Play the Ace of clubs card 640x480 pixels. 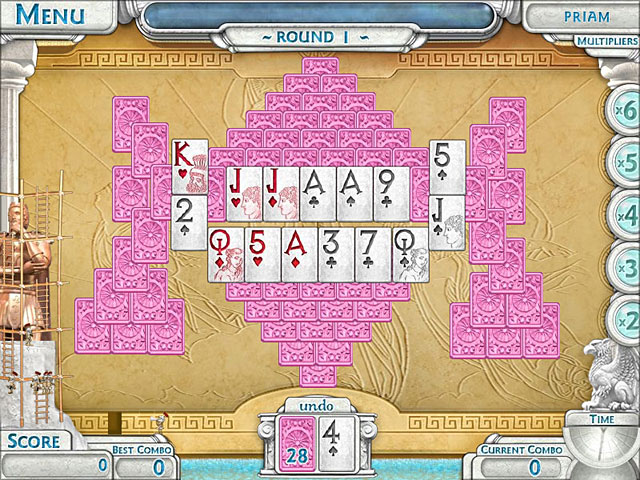pos(319,192)
